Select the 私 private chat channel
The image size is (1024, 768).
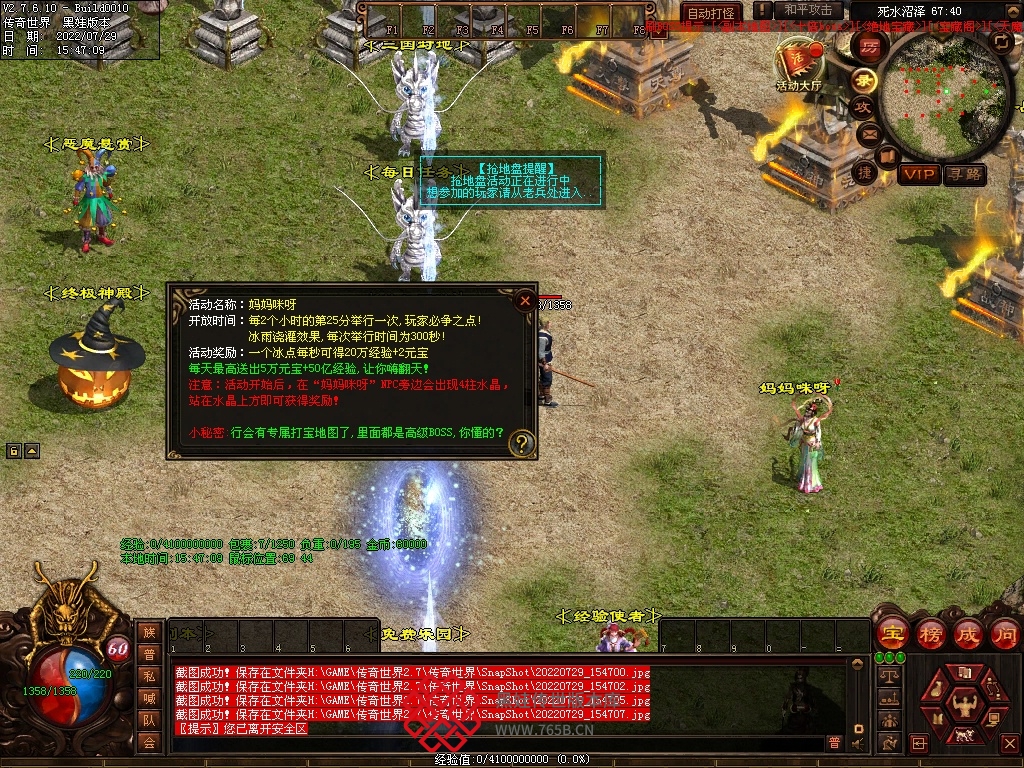click(x=149, y=676)
